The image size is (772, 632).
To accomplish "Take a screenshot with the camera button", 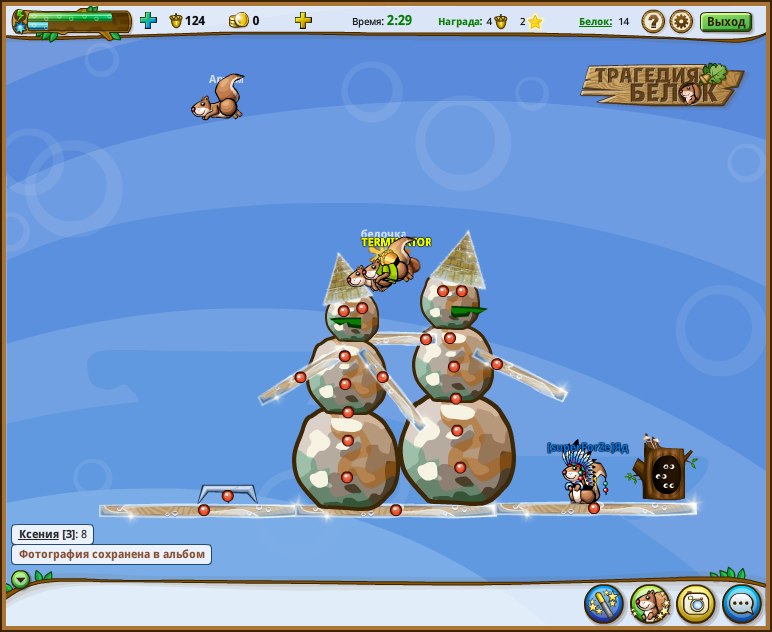I will pos(696,603).
